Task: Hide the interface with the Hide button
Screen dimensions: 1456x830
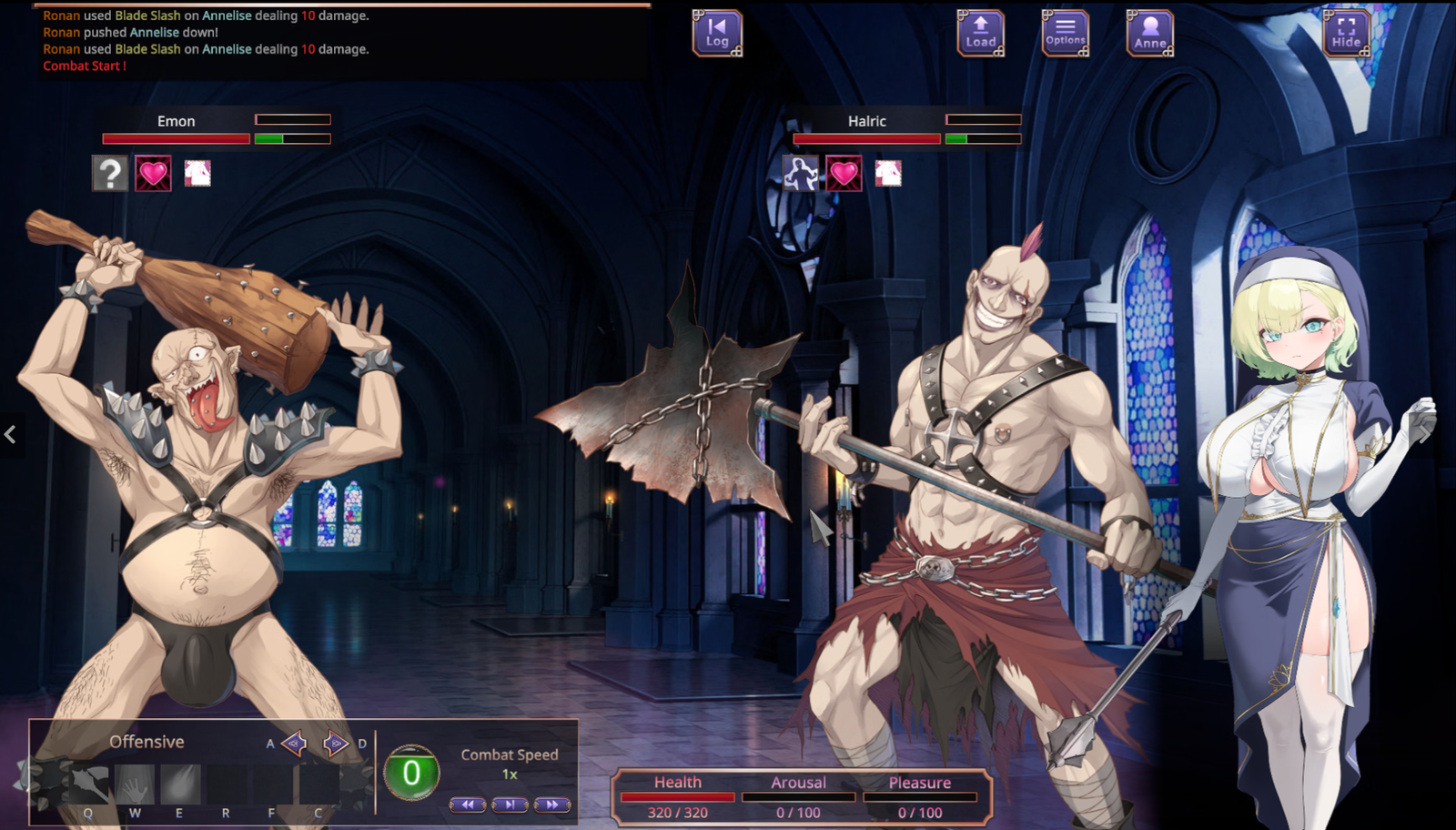Action: 1346,34
